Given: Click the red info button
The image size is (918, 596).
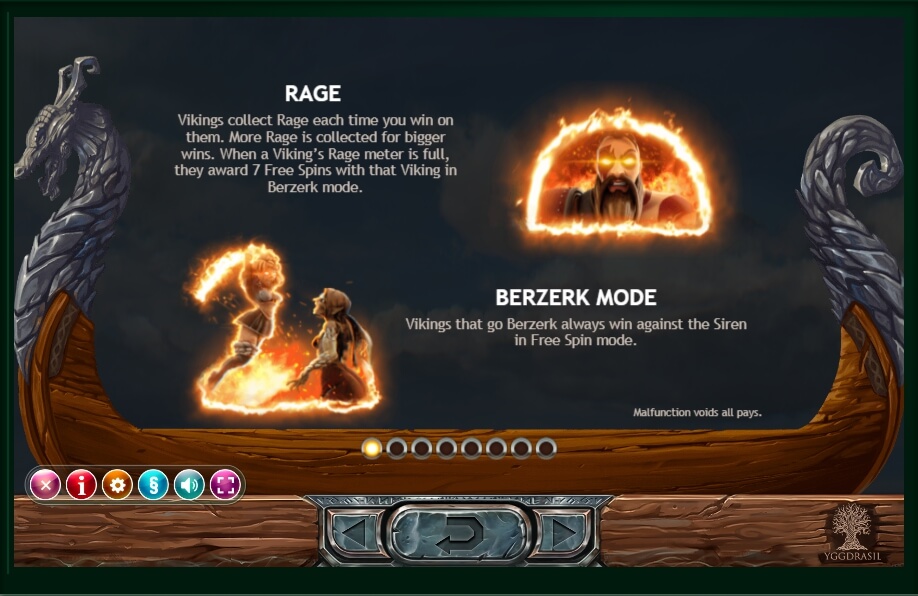Looking at the screenshot, I should tap(81, 486).
